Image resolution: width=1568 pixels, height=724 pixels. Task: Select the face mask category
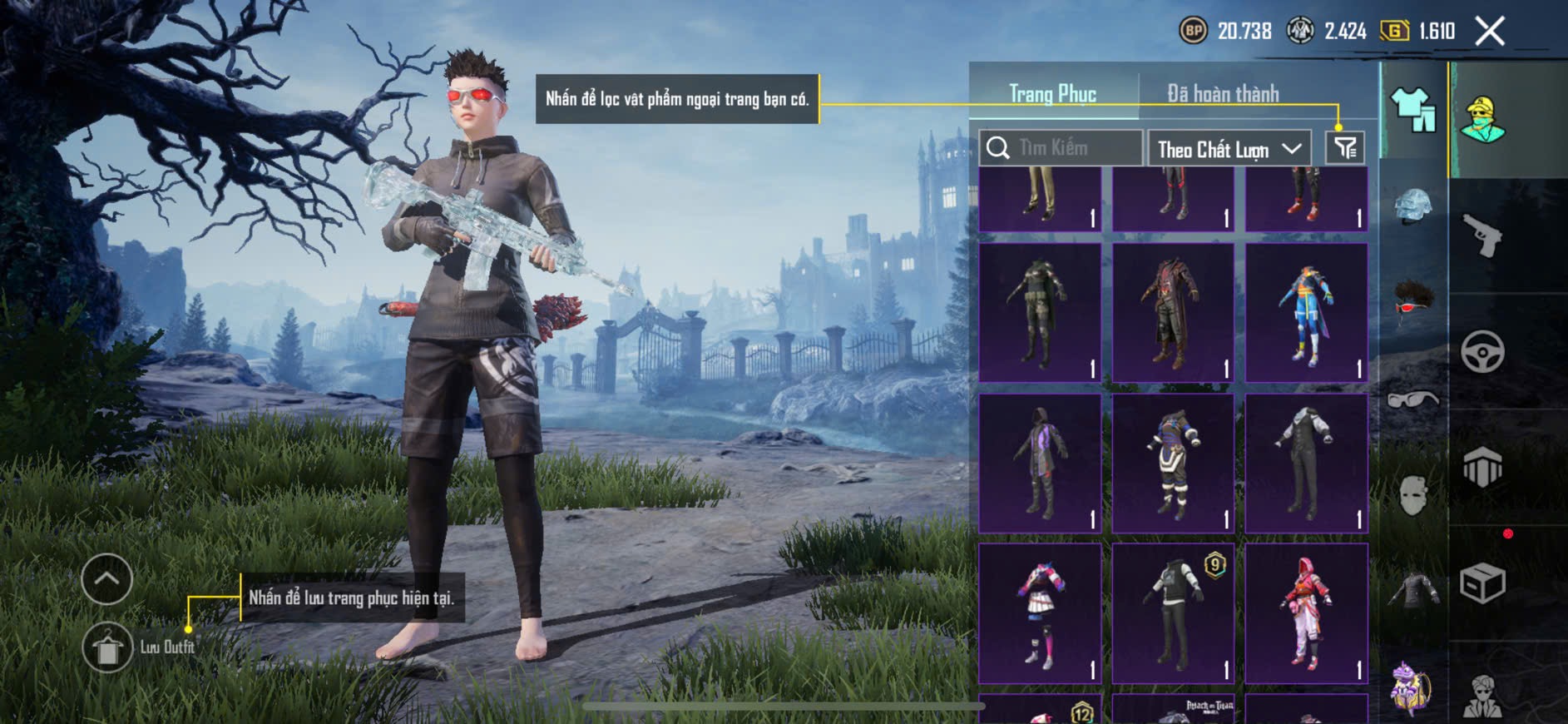click(x=1412, y=496)
